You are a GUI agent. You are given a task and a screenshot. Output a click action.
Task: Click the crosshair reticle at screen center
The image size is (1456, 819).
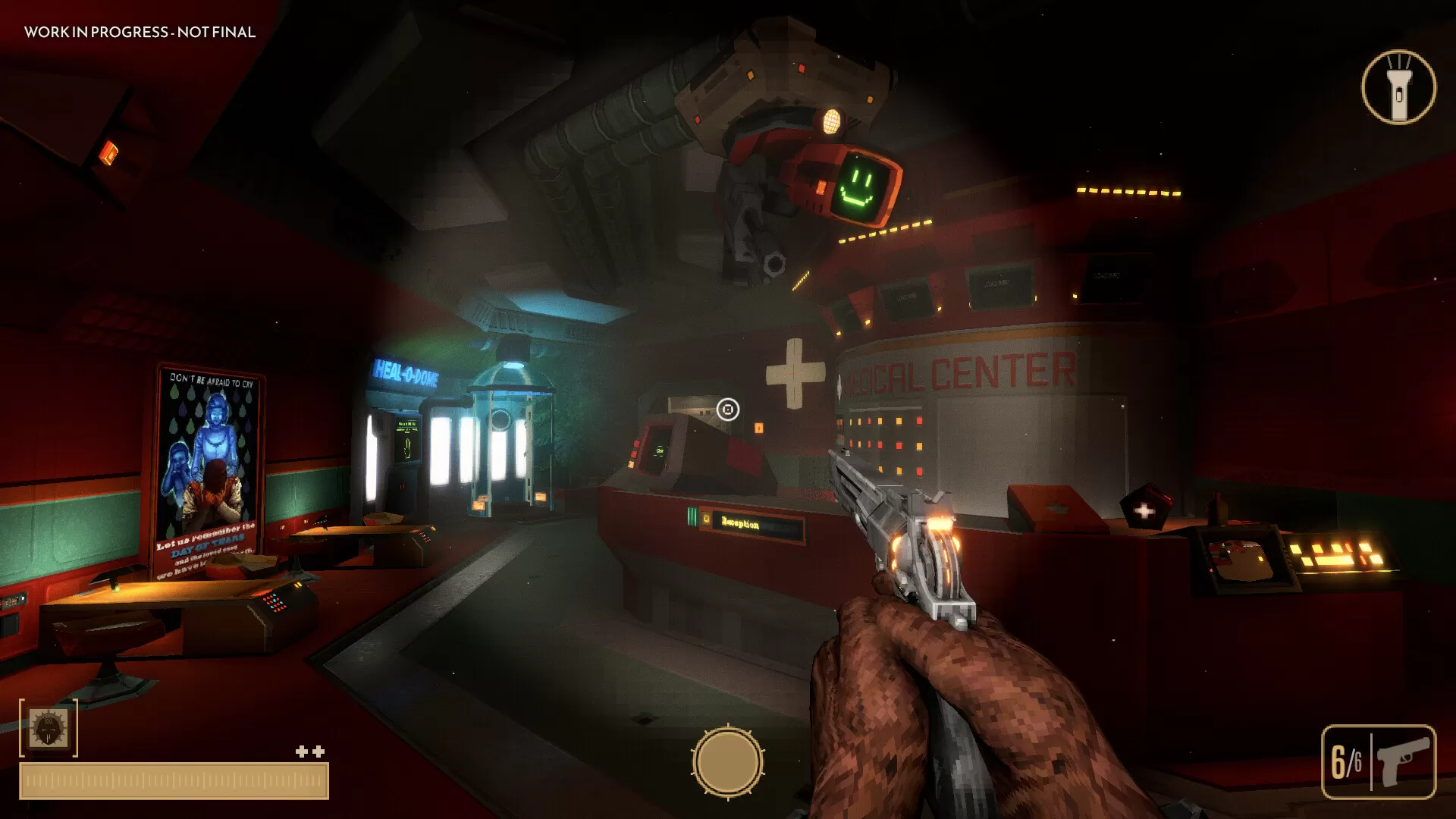[727, 409]
